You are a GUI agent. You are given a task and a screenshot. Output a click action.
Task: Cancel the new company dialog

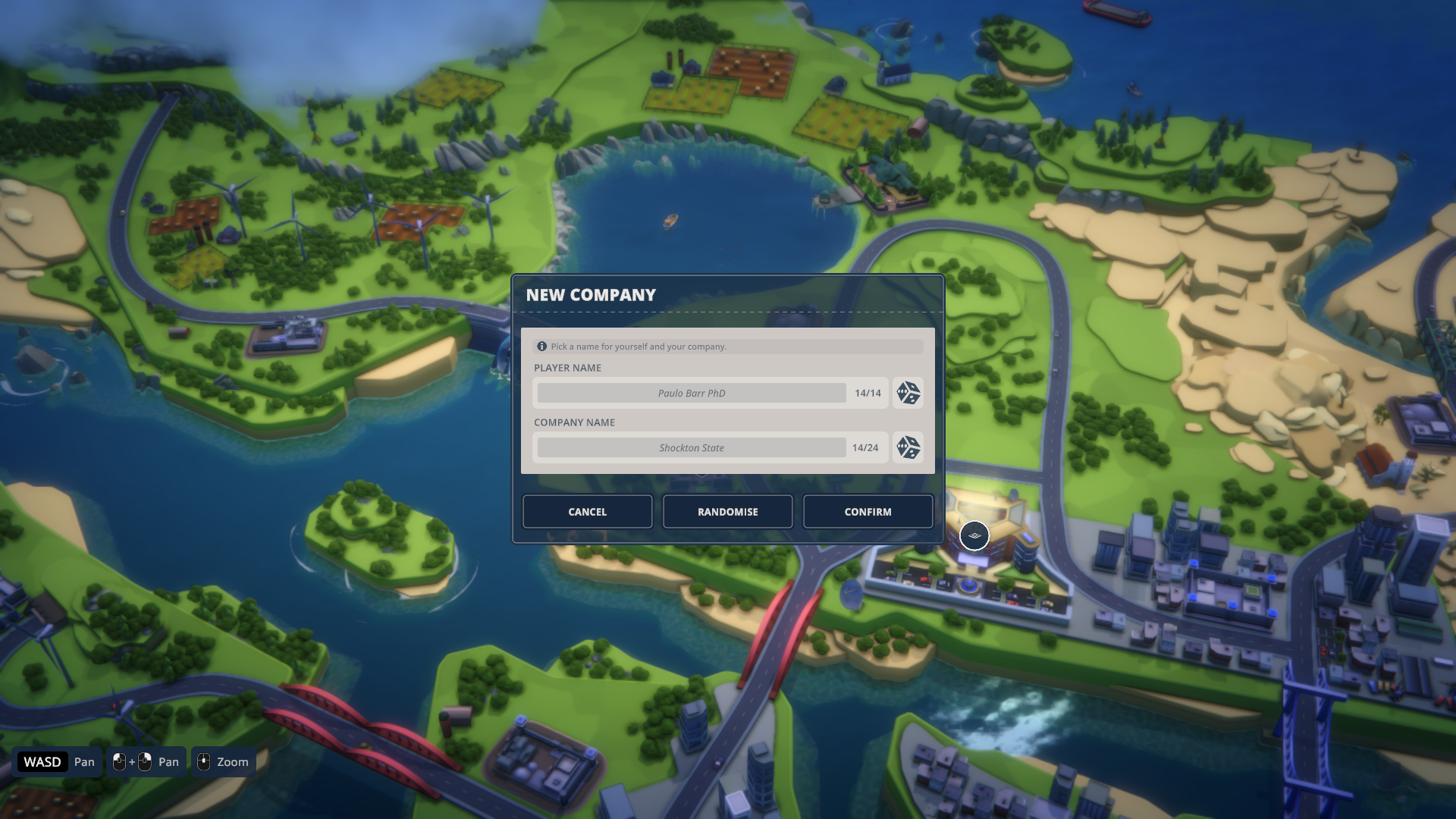pos(587,512)
